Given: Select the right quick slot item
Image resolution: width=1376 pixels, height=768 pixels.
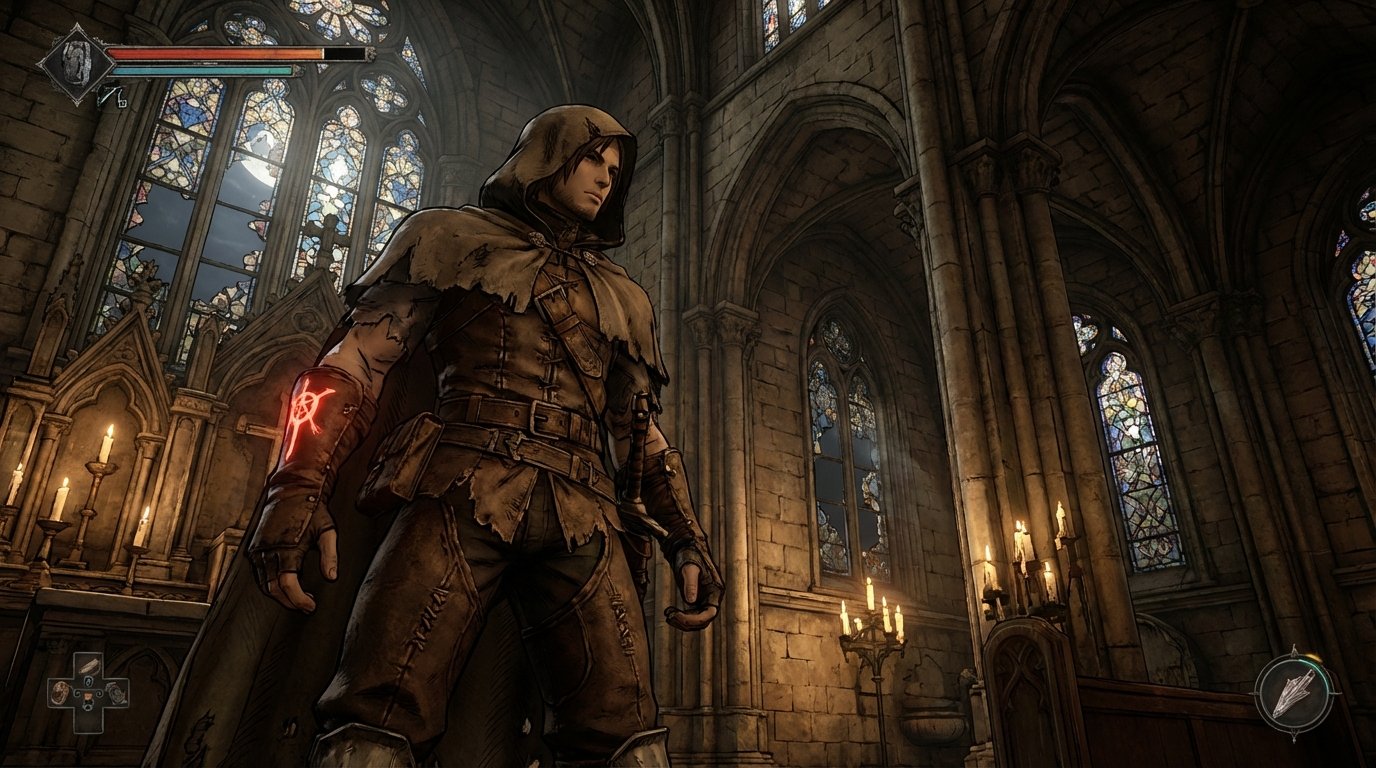Looking at the screenshot, I should 115,692.
